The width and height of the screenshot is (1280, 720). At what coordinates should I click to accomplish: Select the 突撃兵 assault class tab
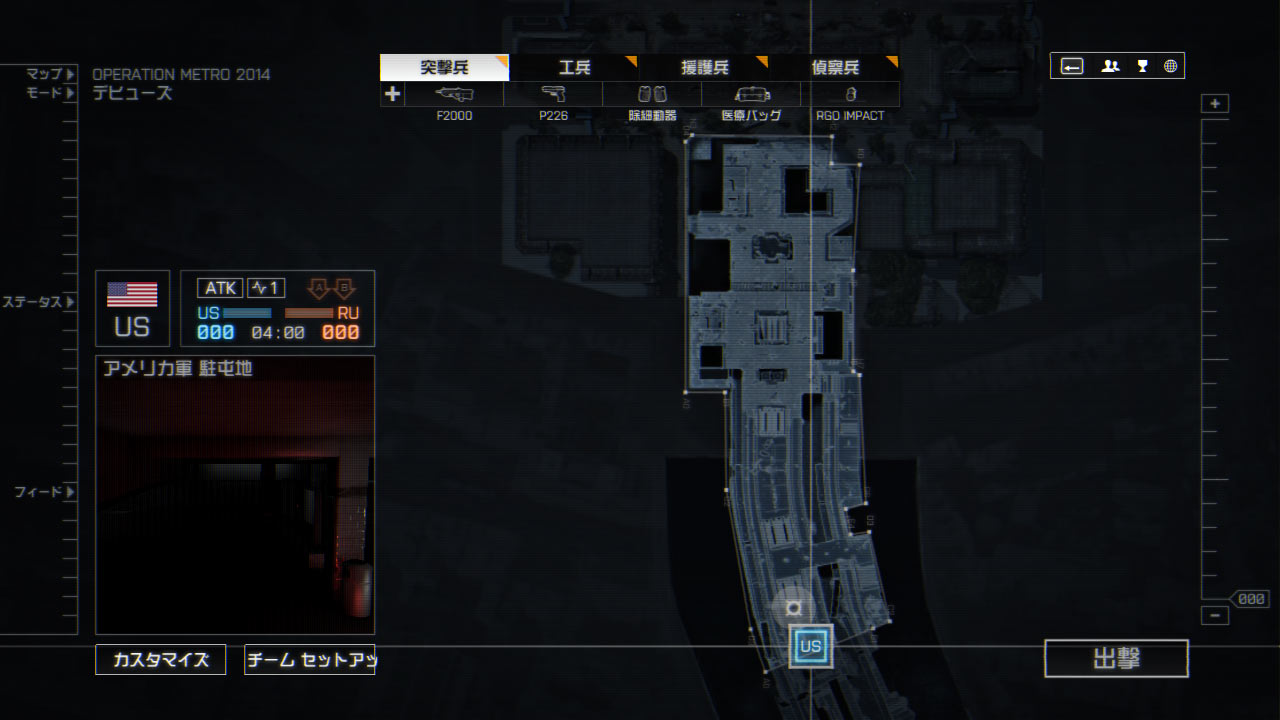[x=444, y=68]
